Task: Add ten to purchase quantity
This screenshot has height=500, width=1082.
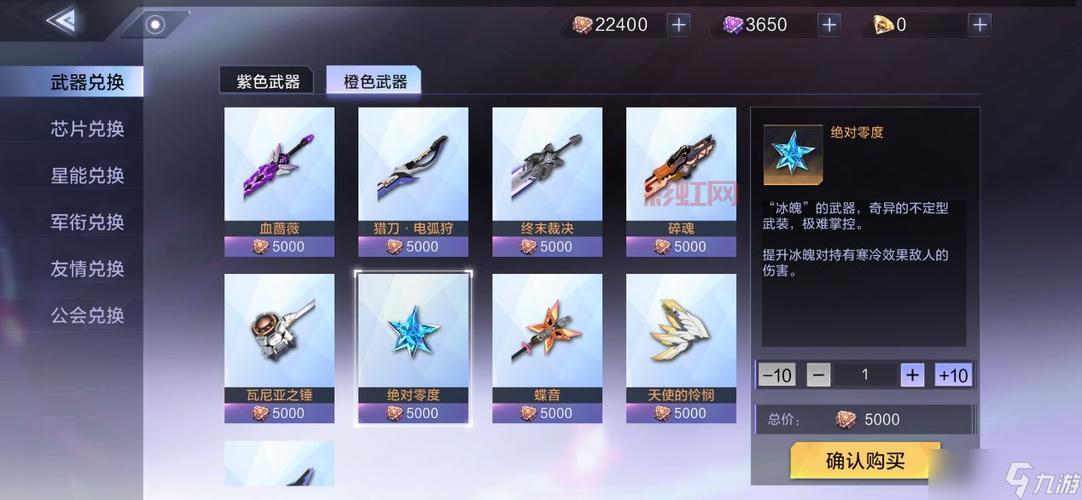Action: (953, 375)
